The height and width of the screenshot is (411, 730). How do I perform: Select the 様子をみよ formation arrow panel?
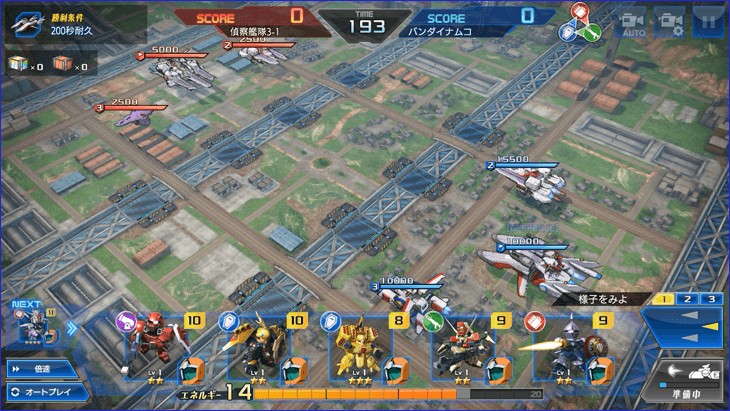pos(683,328)
